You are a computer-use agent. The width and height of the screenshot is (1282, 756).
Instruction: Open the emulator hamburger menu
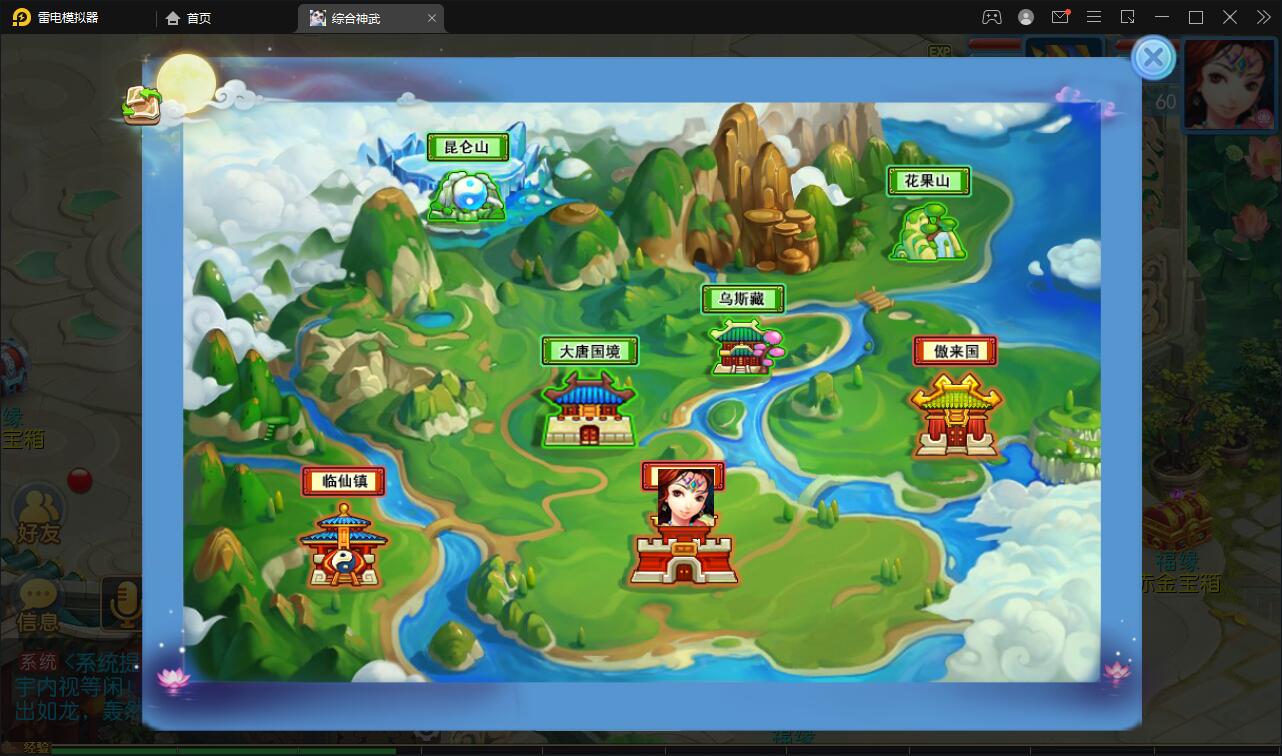pos(1094,17)
